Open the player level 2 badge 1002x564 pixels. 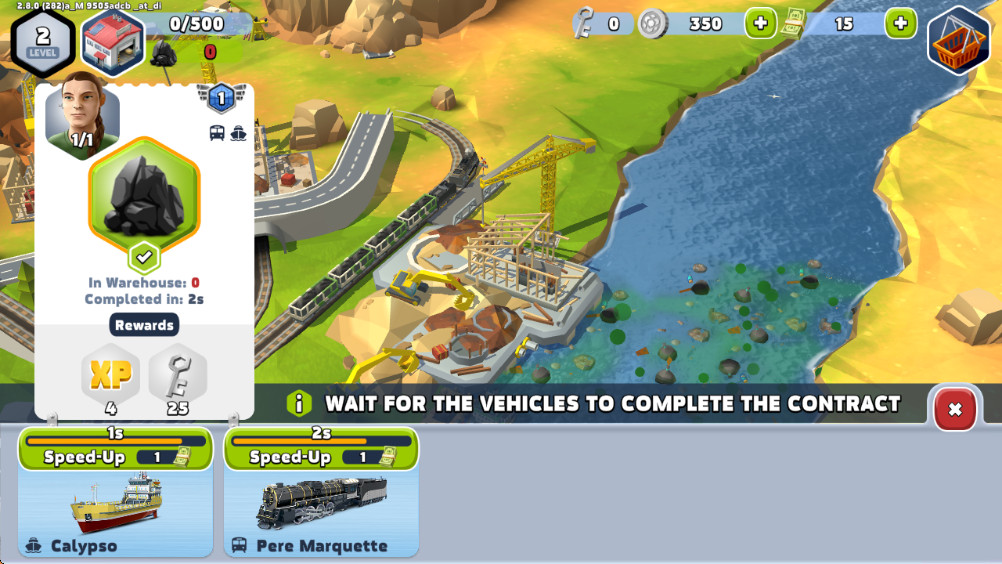(43, 40)
